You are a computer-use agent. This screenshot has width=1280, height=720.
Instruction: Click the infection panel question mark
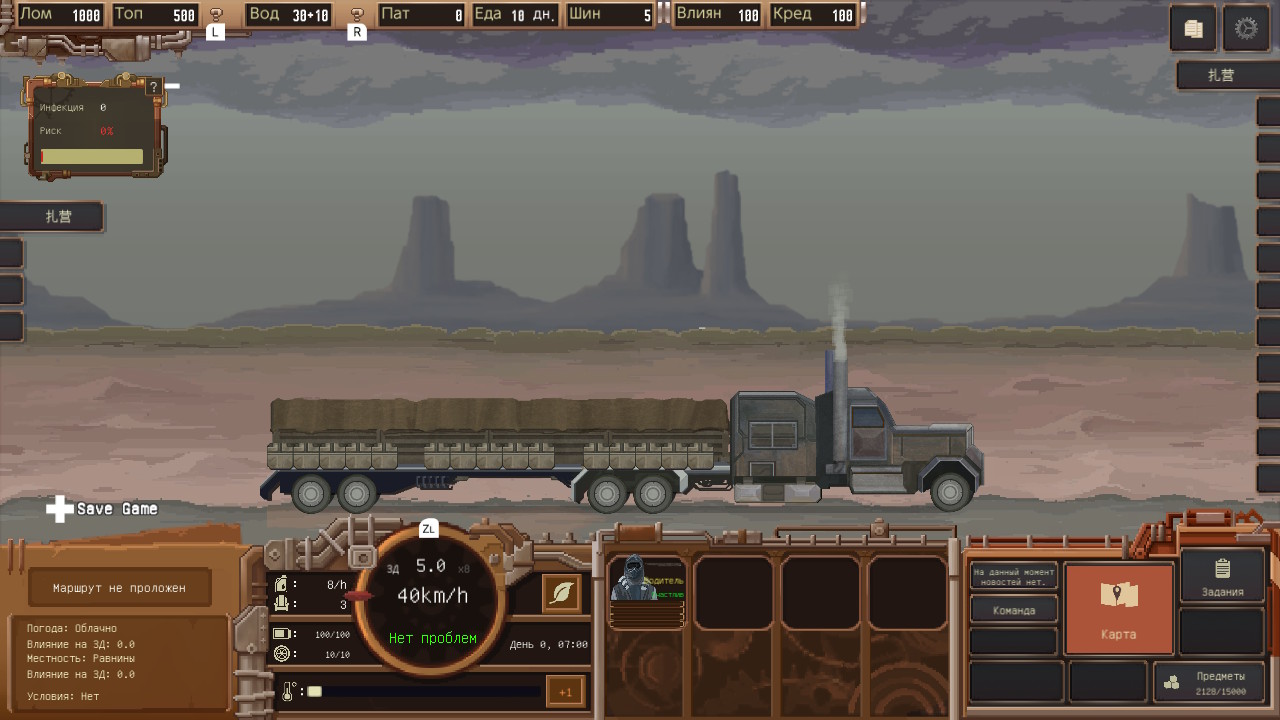coord(153,88)
